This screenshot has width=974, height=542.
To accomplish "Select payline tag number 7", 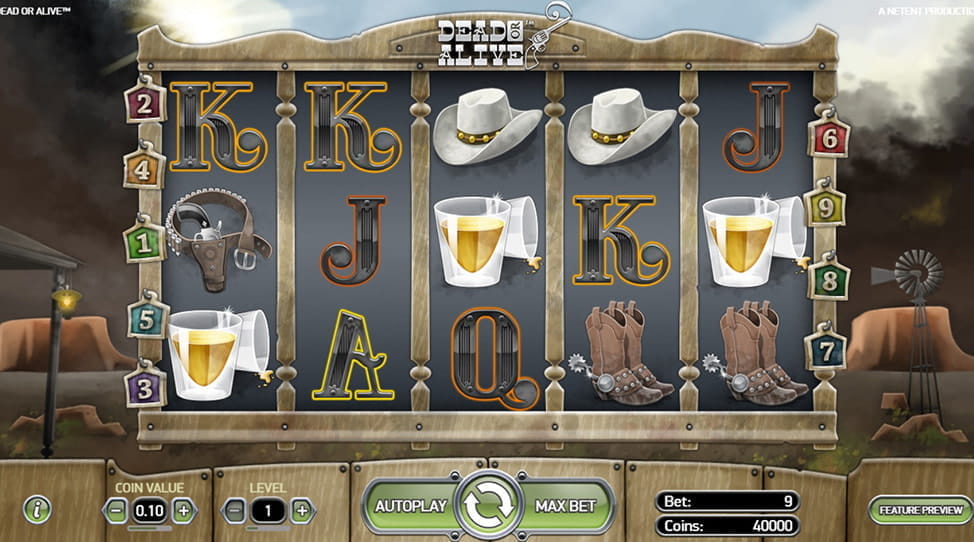I will [x=825, y=350].
